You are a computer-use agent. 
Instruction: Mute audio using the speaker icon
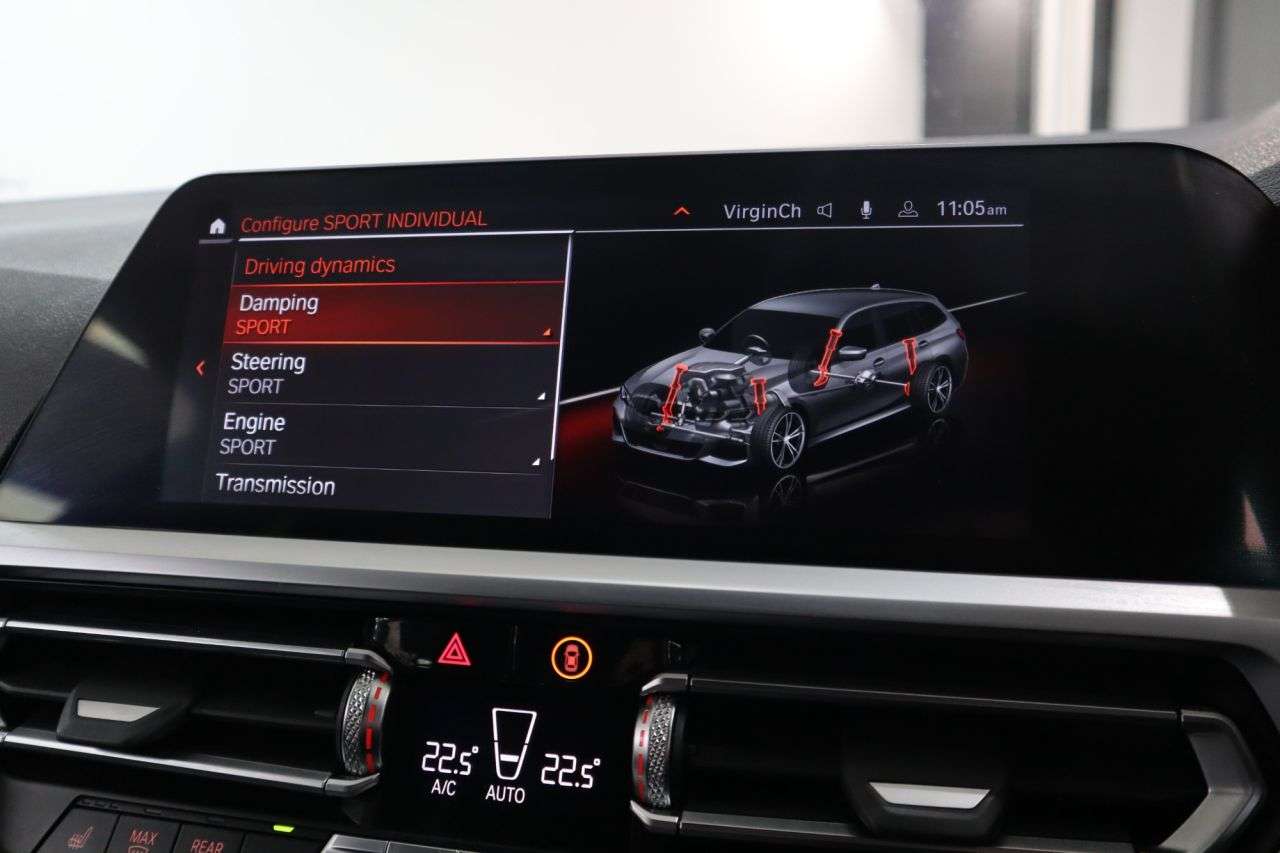pyautogui.click(x=824, y=211)
